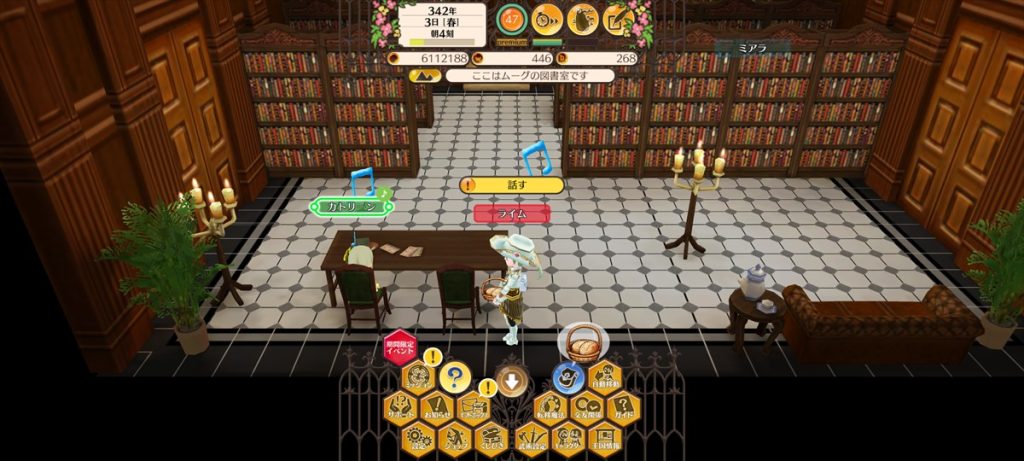Screen dimensions: 1024x461
Task: Show the お知らせ notices
Action: pyautogui.click(x=437, y=407)
